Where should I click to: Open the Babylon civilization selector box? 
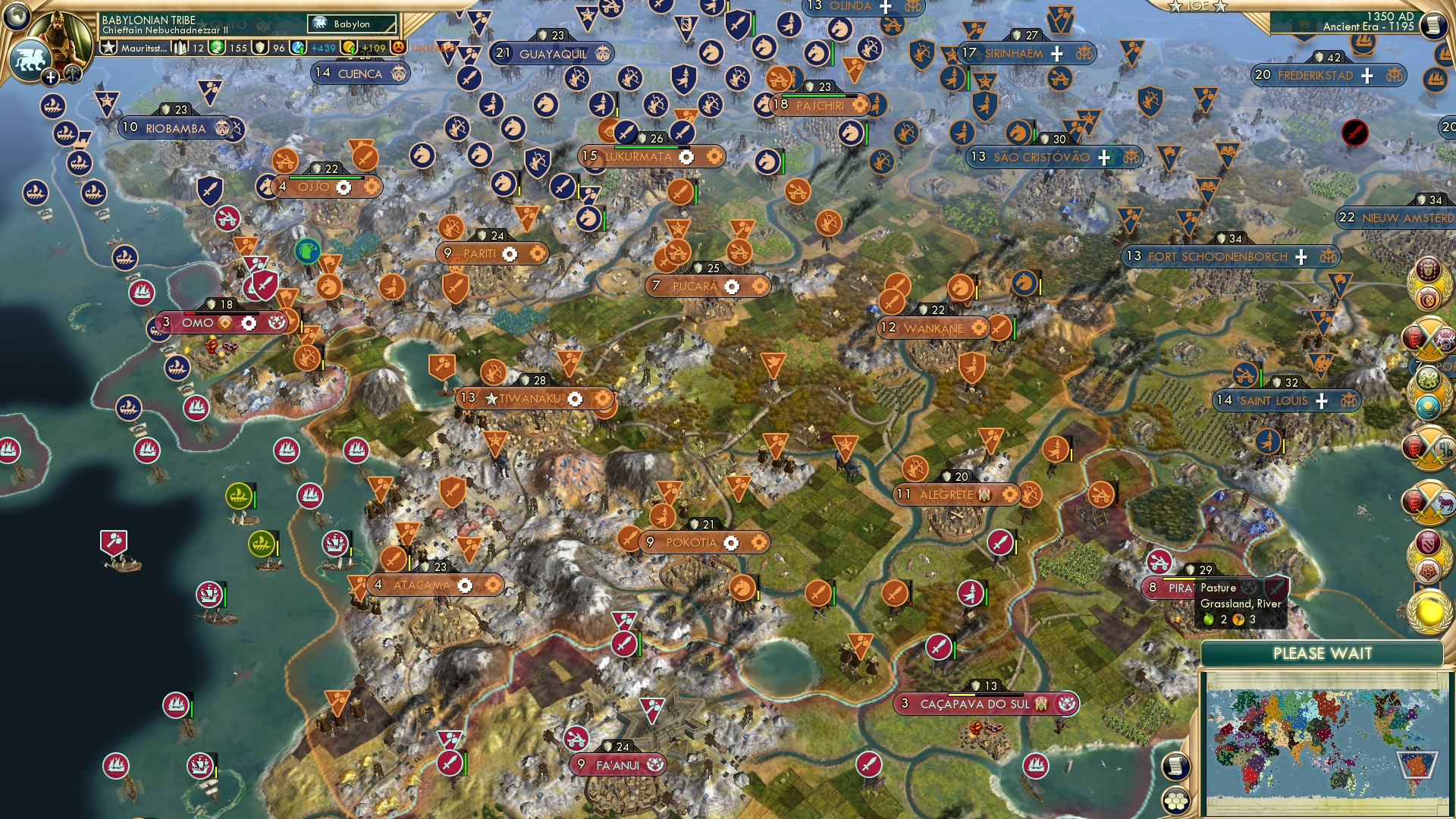pyautogui.click(x=352, y=24)
